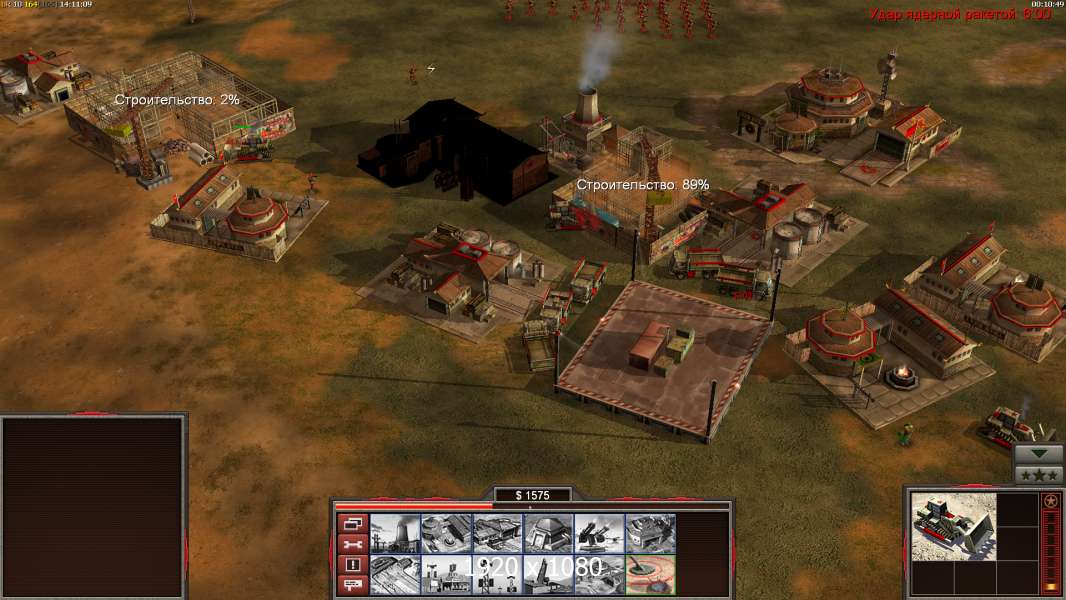Viewport: 1066px width, 600px height.
Task: Click the selected dozer portrait
Action: [954, 527]
